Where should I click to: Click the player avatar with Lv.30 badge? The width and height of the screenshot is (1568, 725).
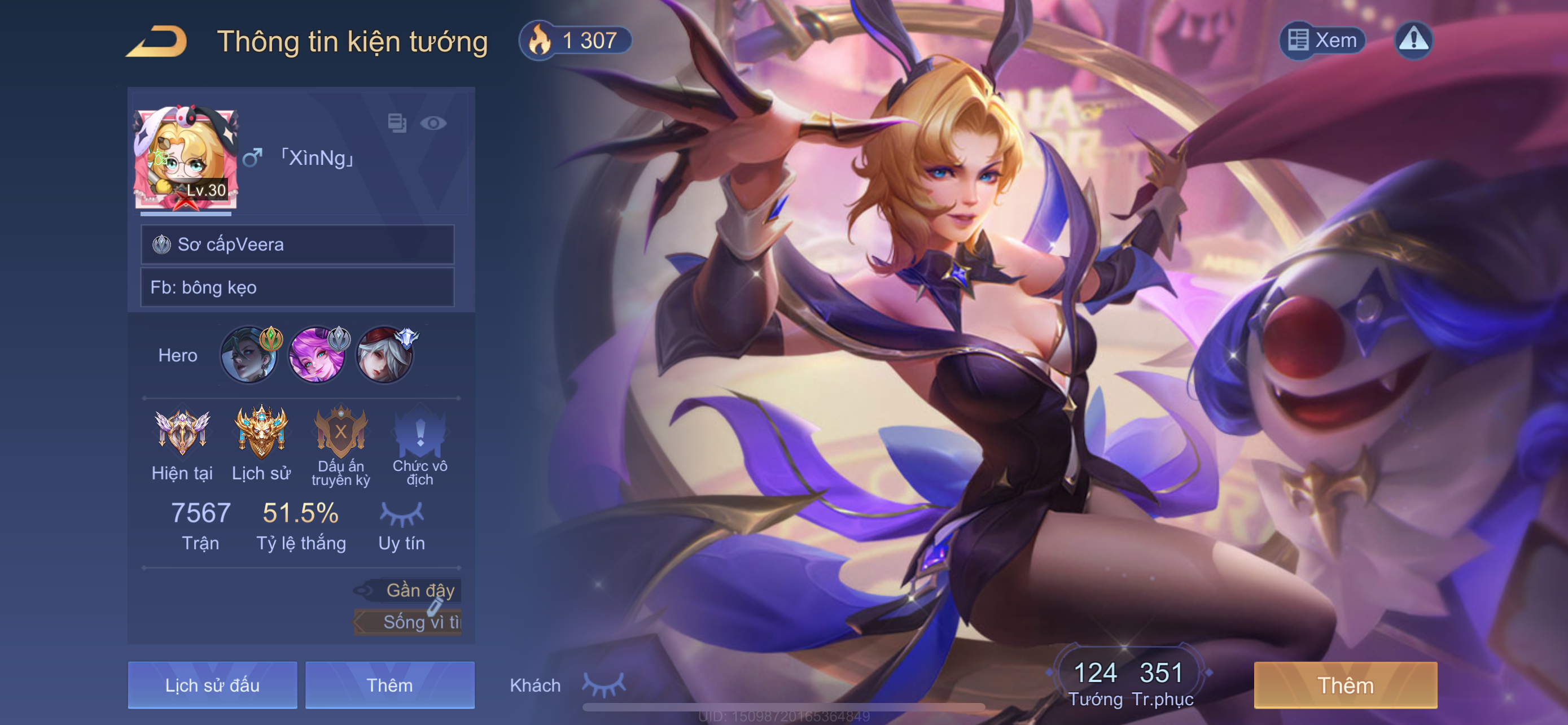pyautogui.click(x=186, y=159)
